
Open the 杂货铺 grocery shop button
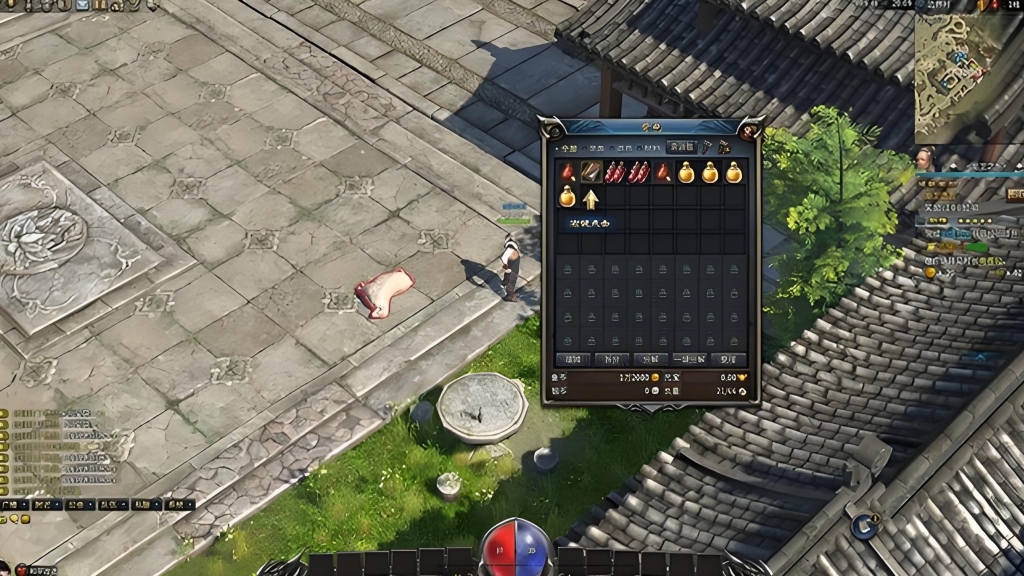[x=682, y=147]
